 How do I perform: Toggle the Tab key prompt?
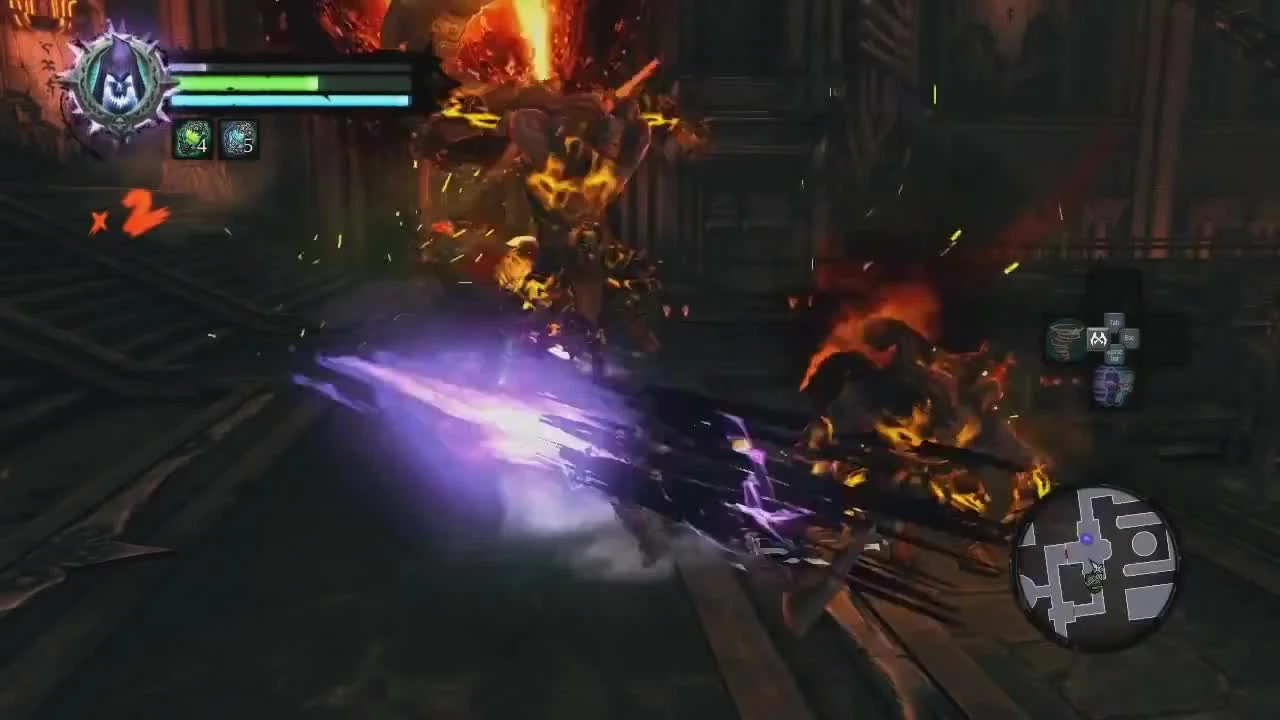click(x=1113, y=320)
